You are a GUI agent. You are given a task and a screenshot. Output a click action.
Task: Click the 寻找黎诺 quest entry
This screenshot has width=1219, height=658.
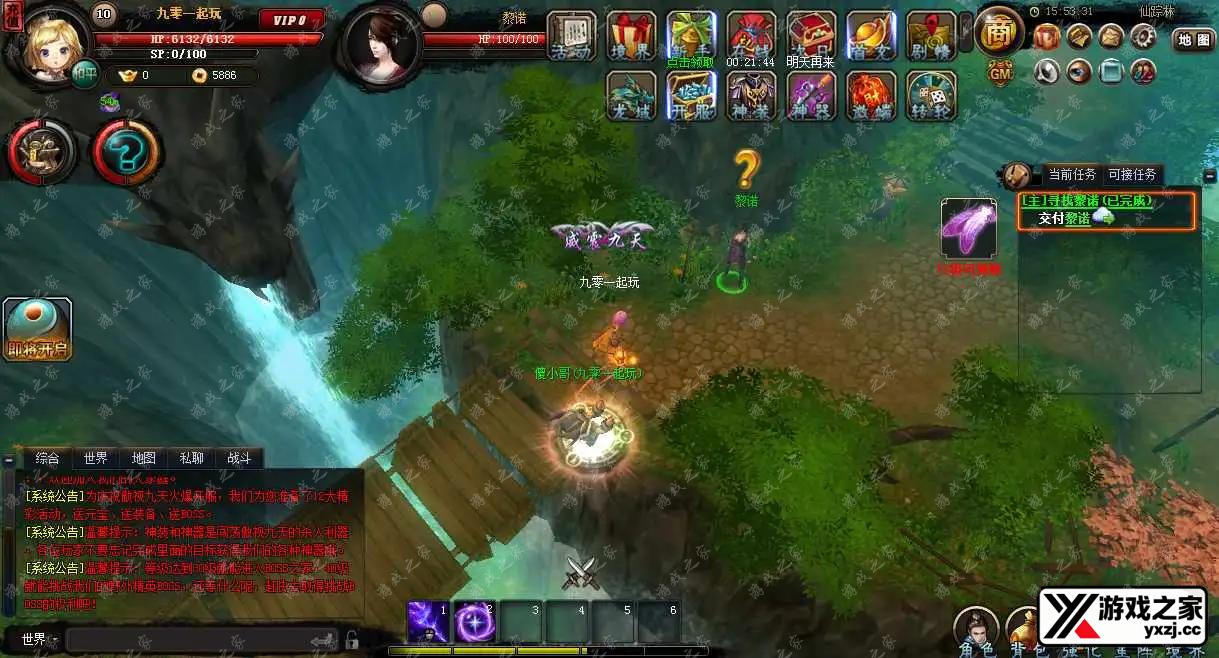tap(1086, 201)
